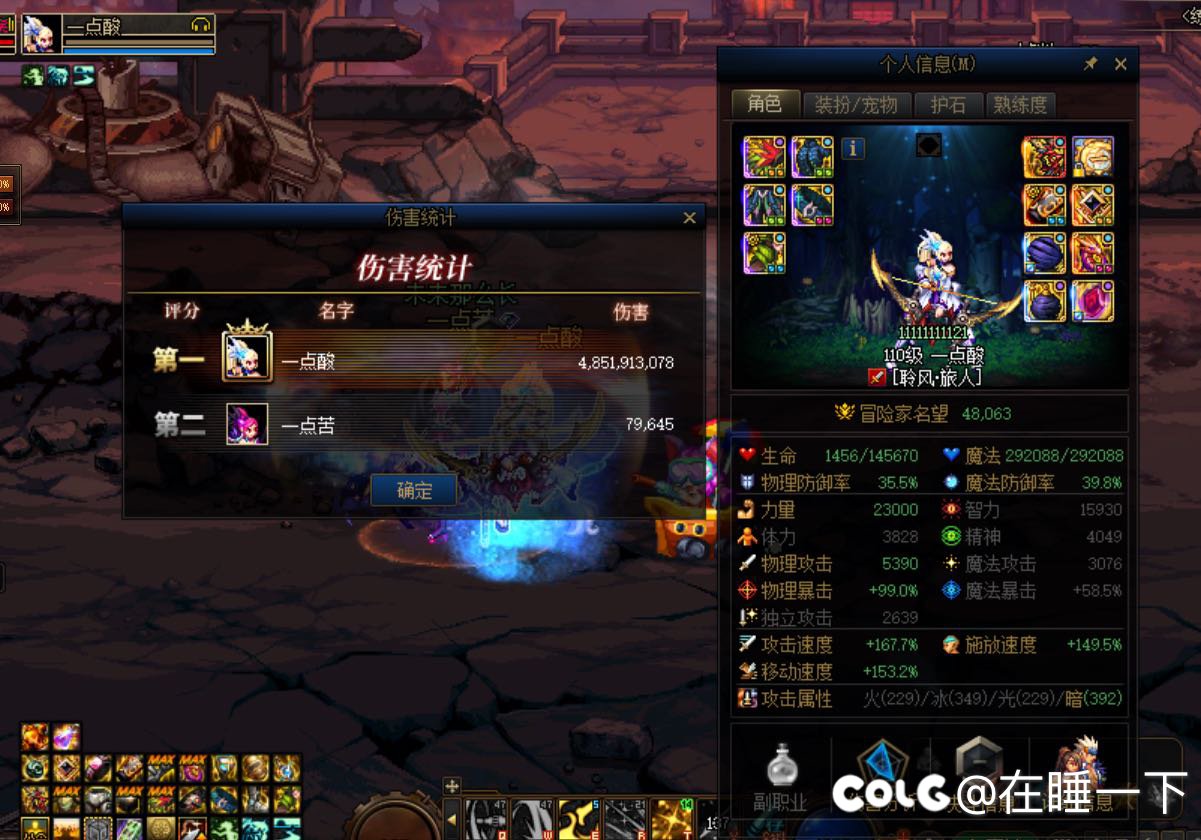Choose the purple dragon equipment slot
Image resolution: width=1201 pixels, height=840 pixels.
(x=1093, y=253)
